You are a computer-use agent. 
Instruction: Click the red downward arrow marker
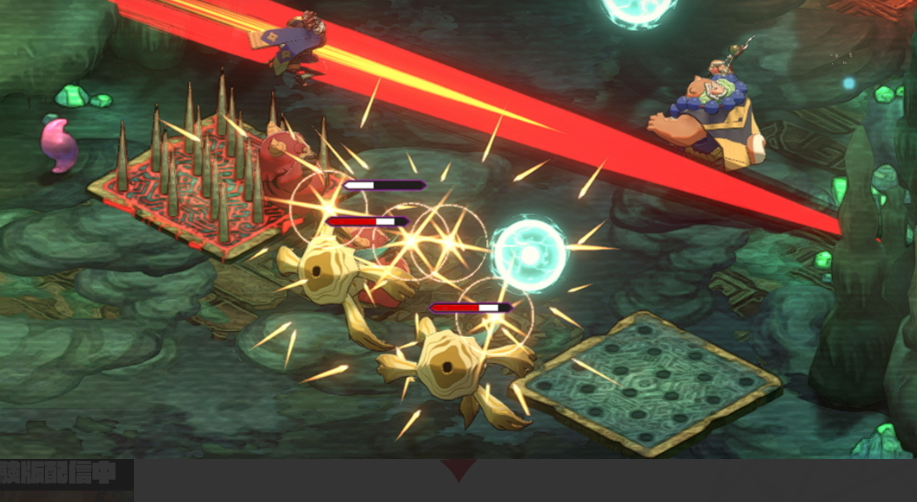click(x=458, y=470)
